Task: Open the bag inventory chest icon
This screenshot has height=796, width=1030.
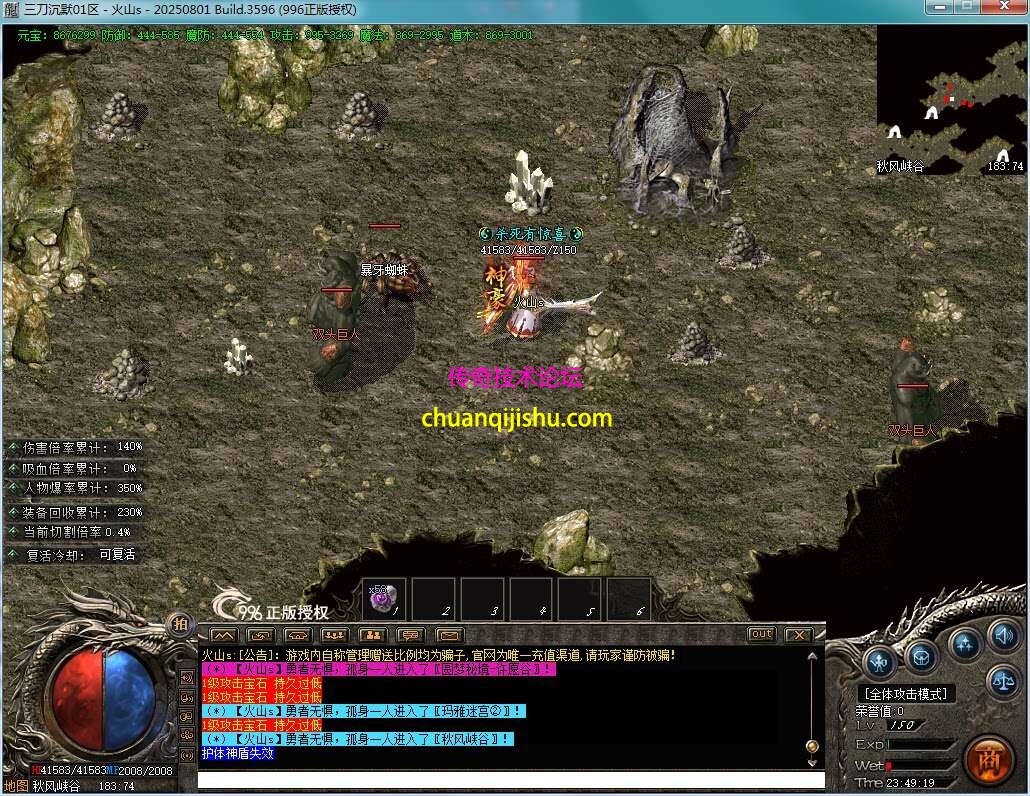Action: coord(921,656)
